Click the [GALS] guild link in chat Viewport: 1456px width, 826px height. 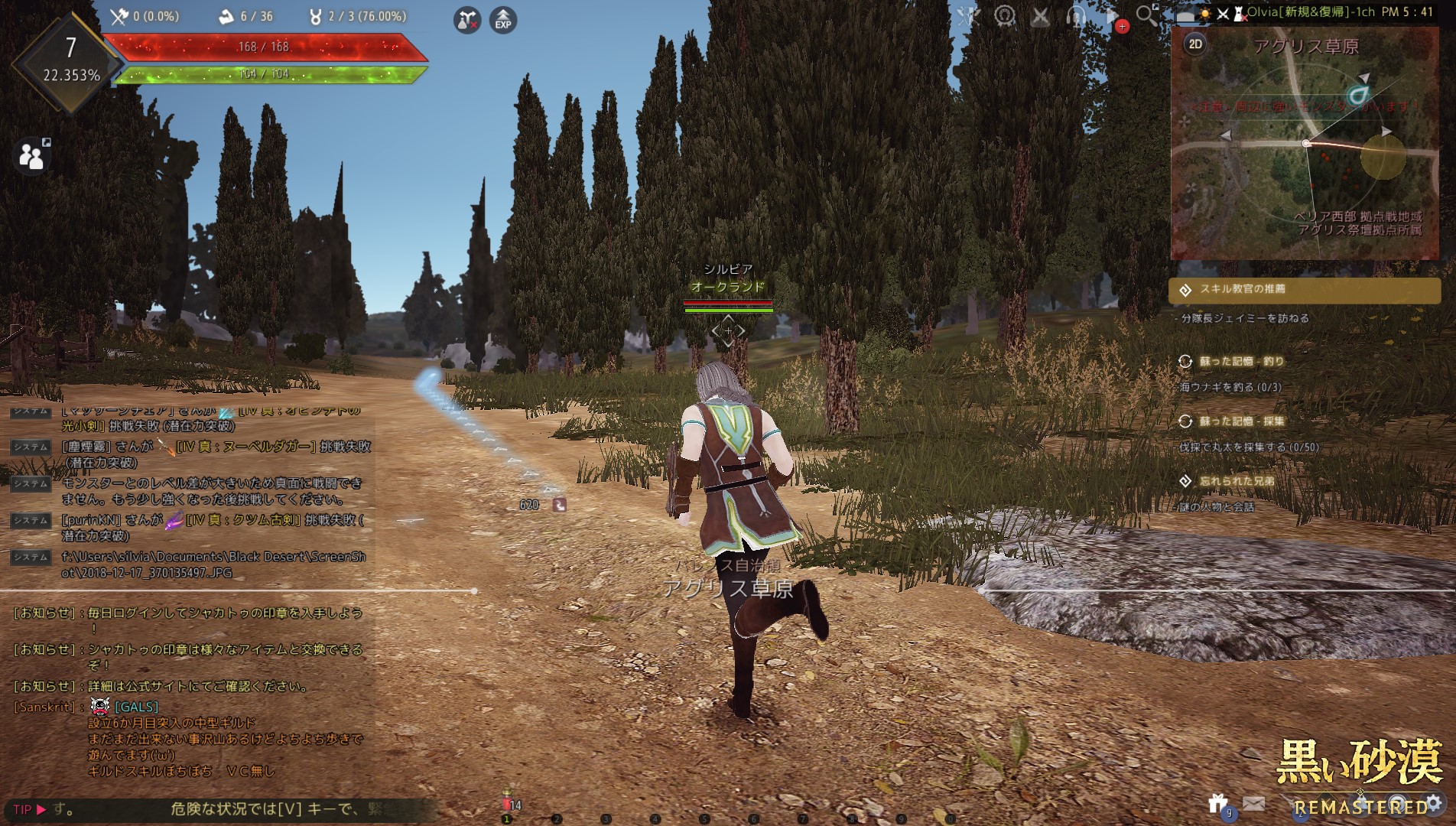(x=136, y=707)
